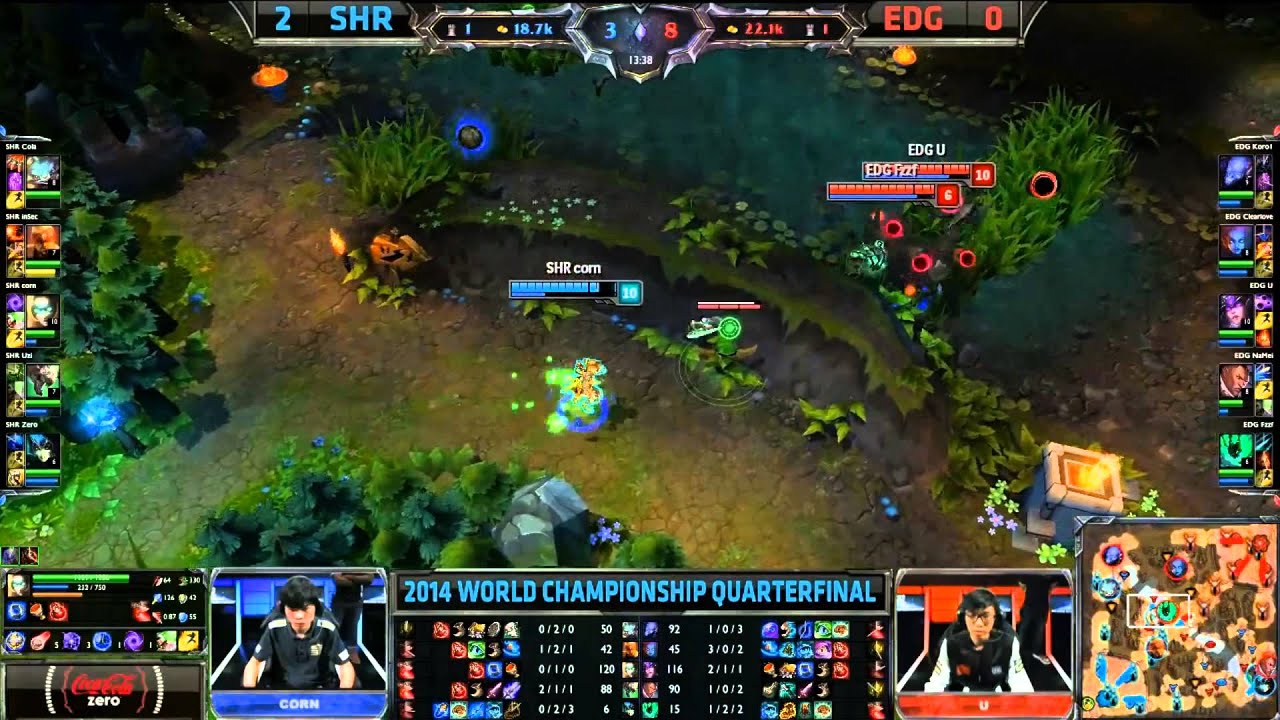The height and width of the screenshot is (720, 1280).
Task: Click the yellow Flash summoner spell icon
Action: 187,641
